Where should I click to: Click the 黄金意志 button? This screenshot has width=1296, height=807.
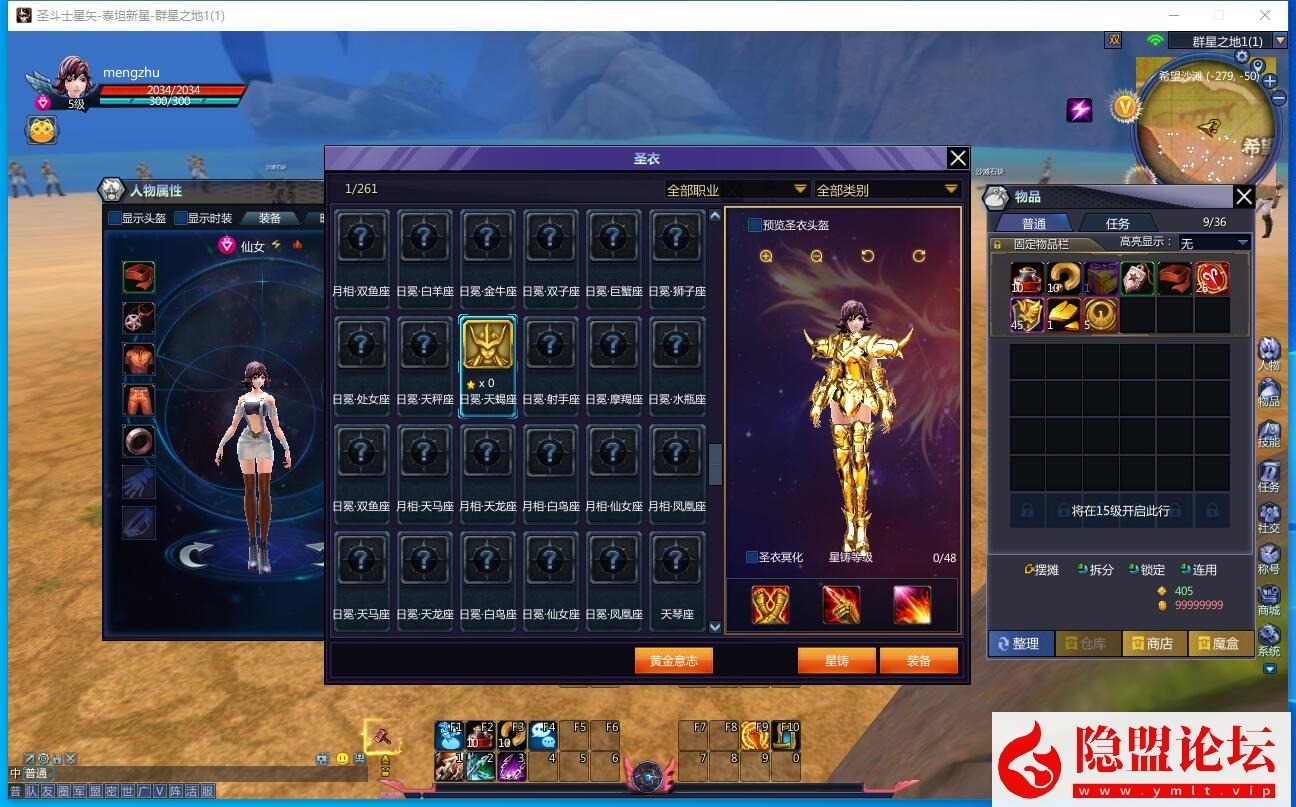pos(673,660)
